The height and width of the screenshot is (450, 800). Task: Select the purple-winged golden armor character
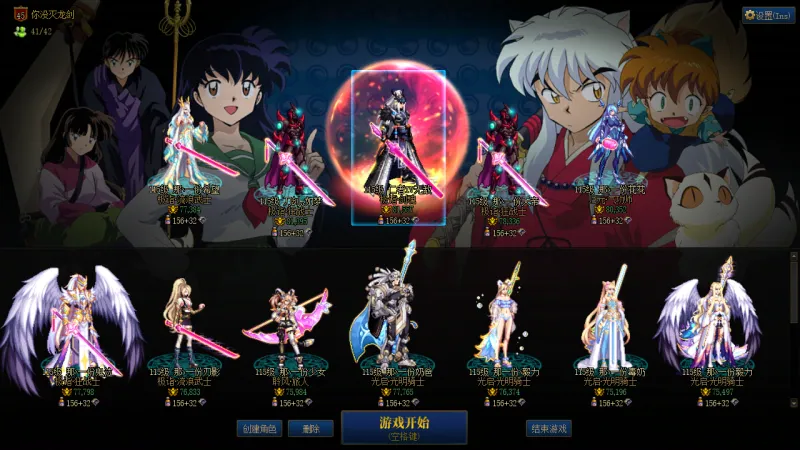tap(72, 320)
